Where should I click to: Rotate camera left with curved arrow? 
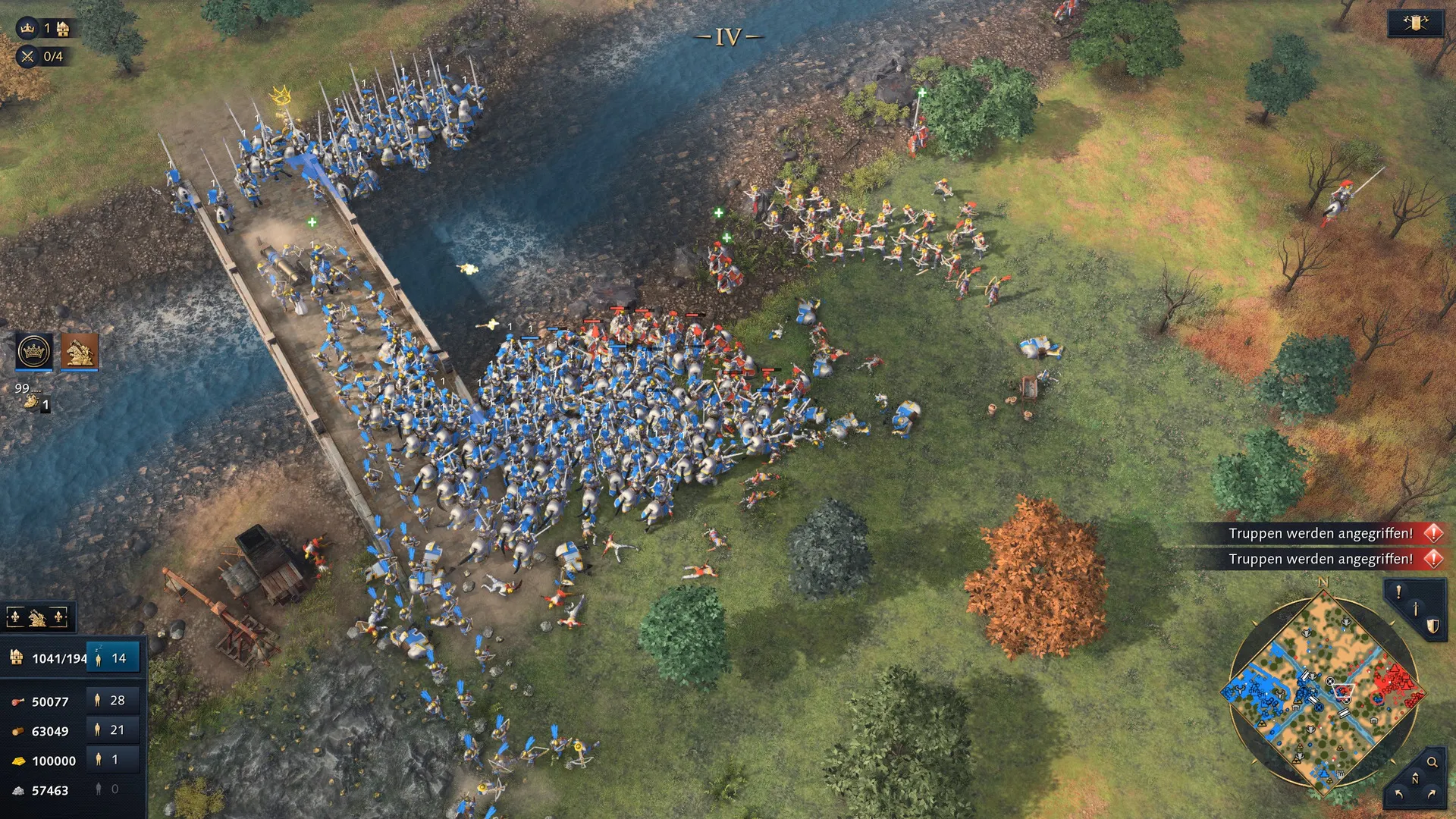pyautogui.click(x=1398, y=794)
